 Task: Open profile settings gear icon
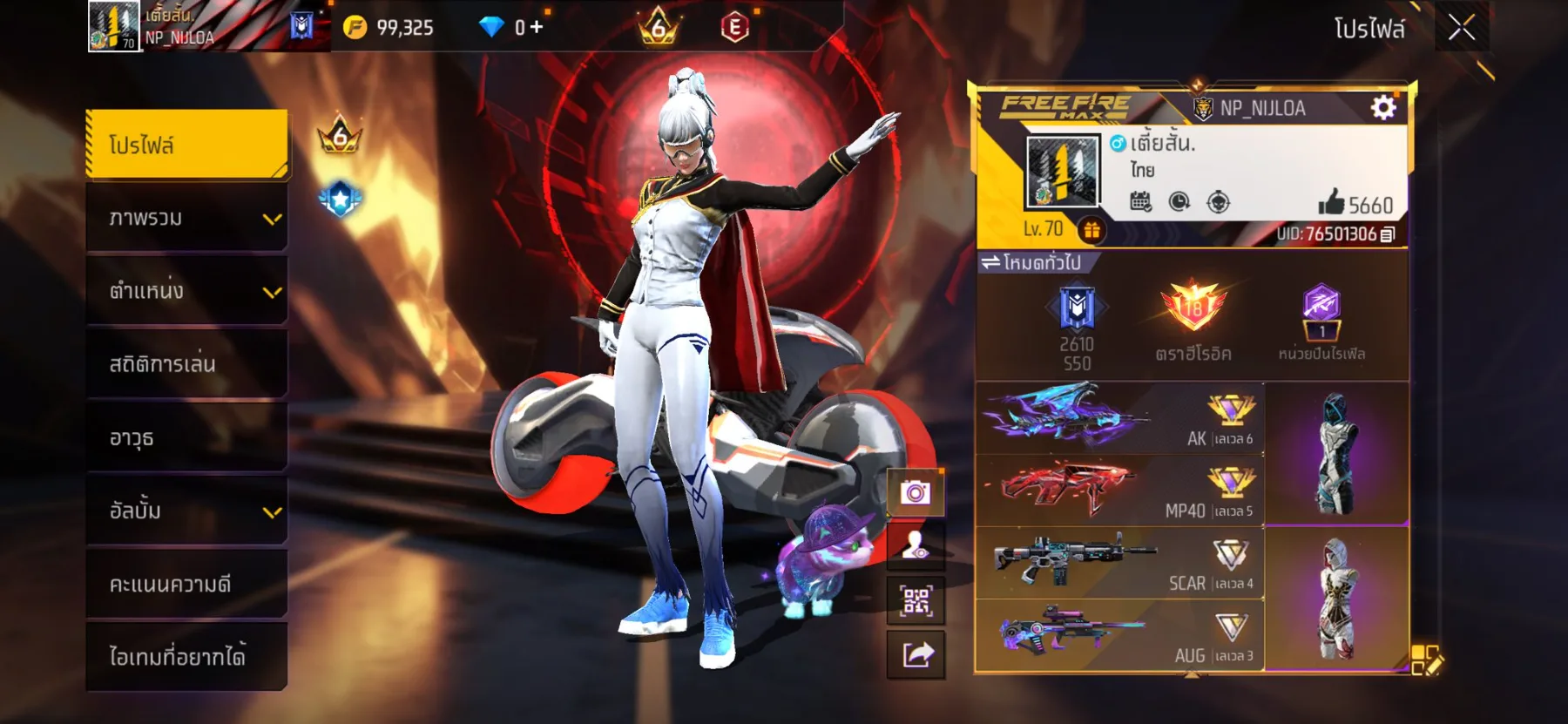click(x=1382, y=107)
